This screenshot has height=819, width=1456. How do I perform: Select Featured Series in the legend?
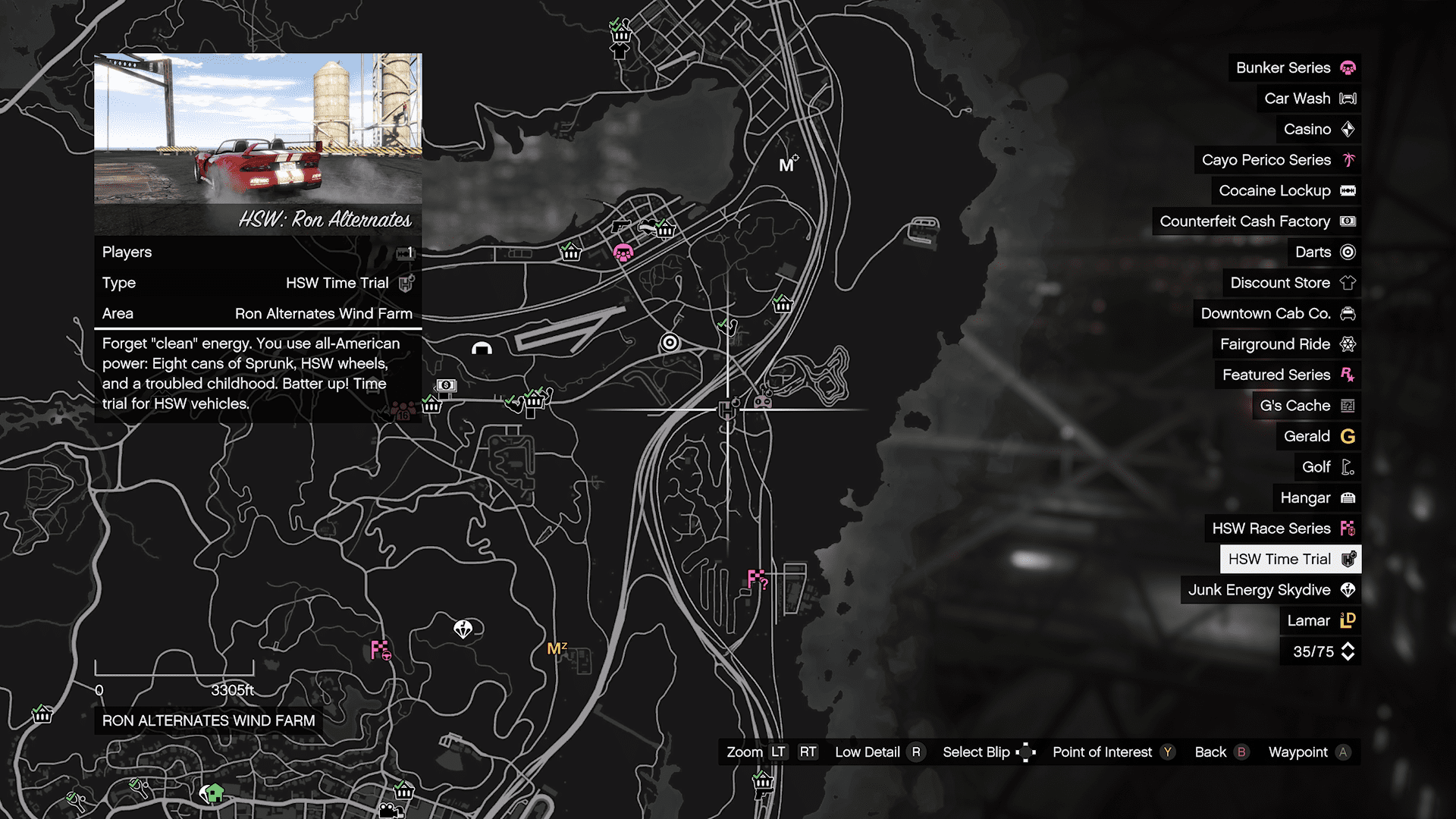(x=1288, y=375)
